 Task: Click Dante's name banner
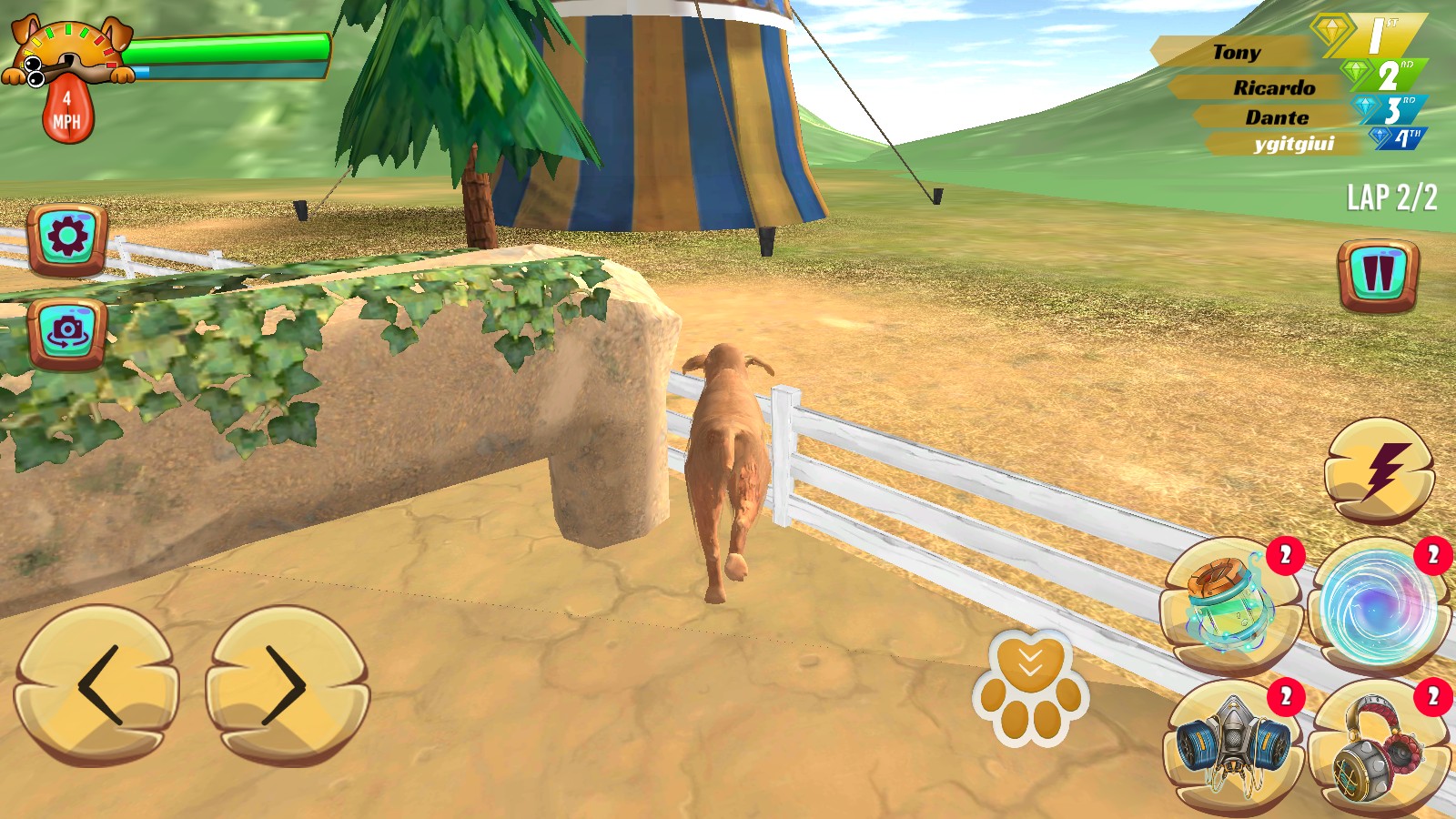[x=1277, y=116]
